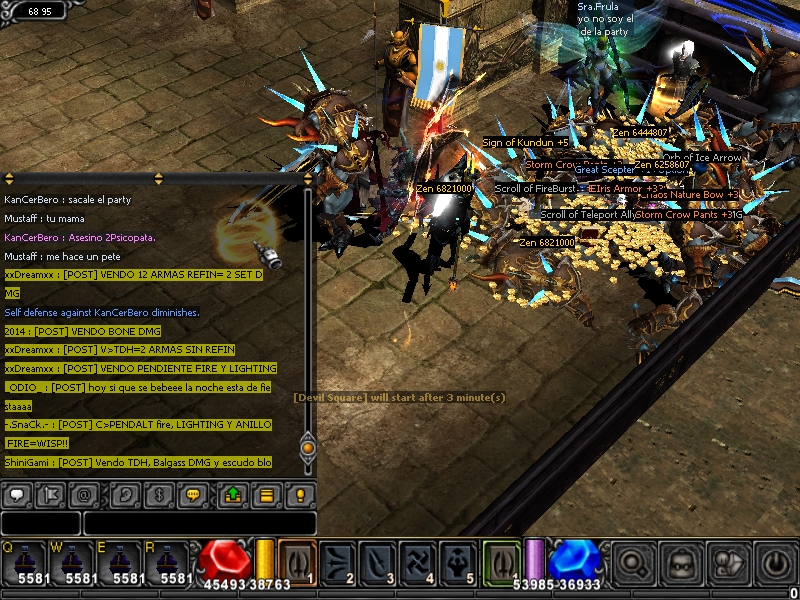
Task: Select the @ guild chat button
Action: [x=84, y=495]
